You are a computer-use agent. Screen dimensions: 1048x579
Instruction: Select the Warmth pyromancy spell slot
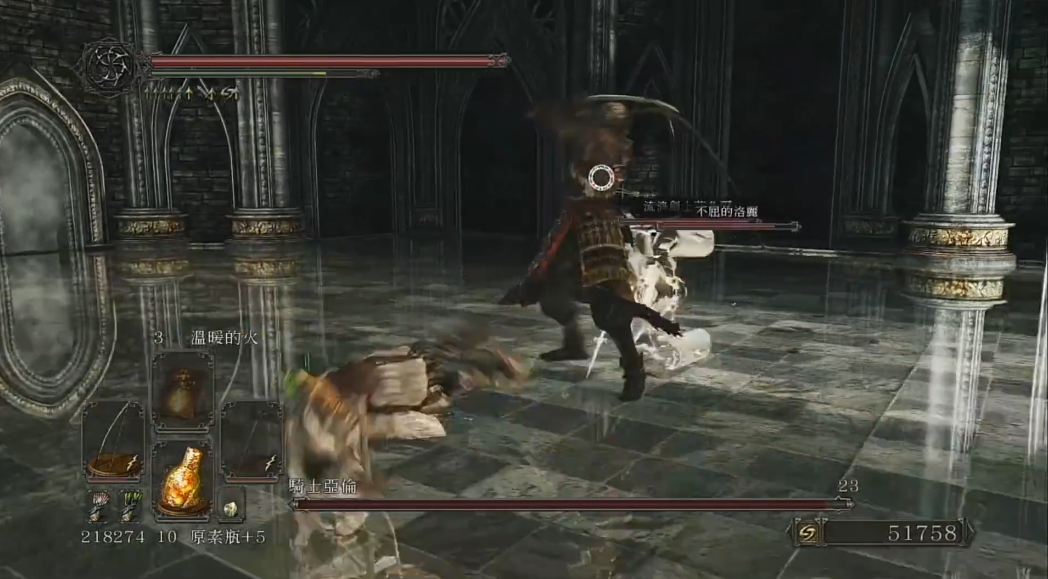[182, 391]
